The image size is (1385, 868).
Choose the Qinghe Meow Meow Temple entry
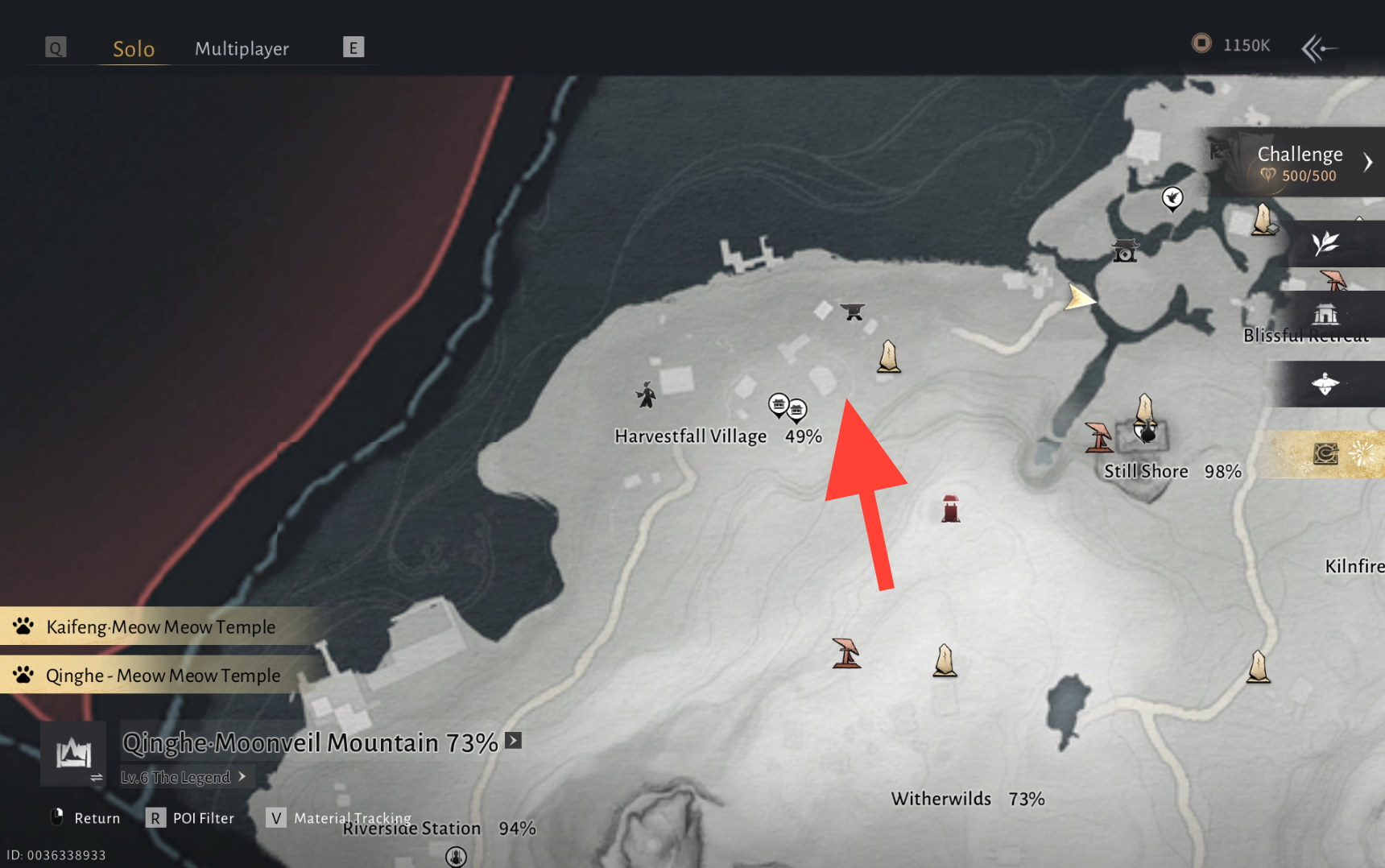pyautogui.click(x=163, y=675)
